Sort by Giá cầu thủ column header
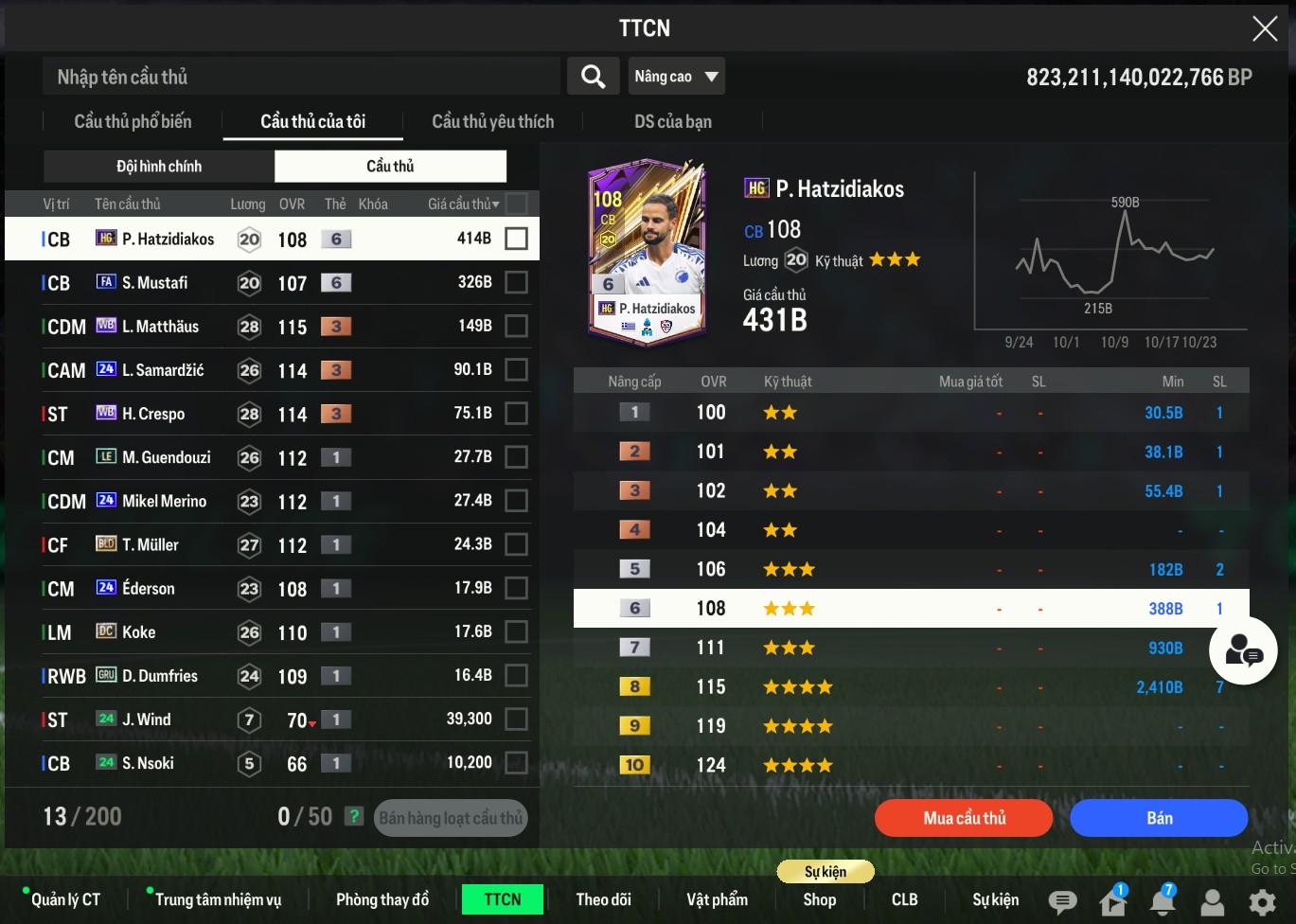Image resolution: width=1296 pixels, height=924 pixels. [x=462, y=204]
